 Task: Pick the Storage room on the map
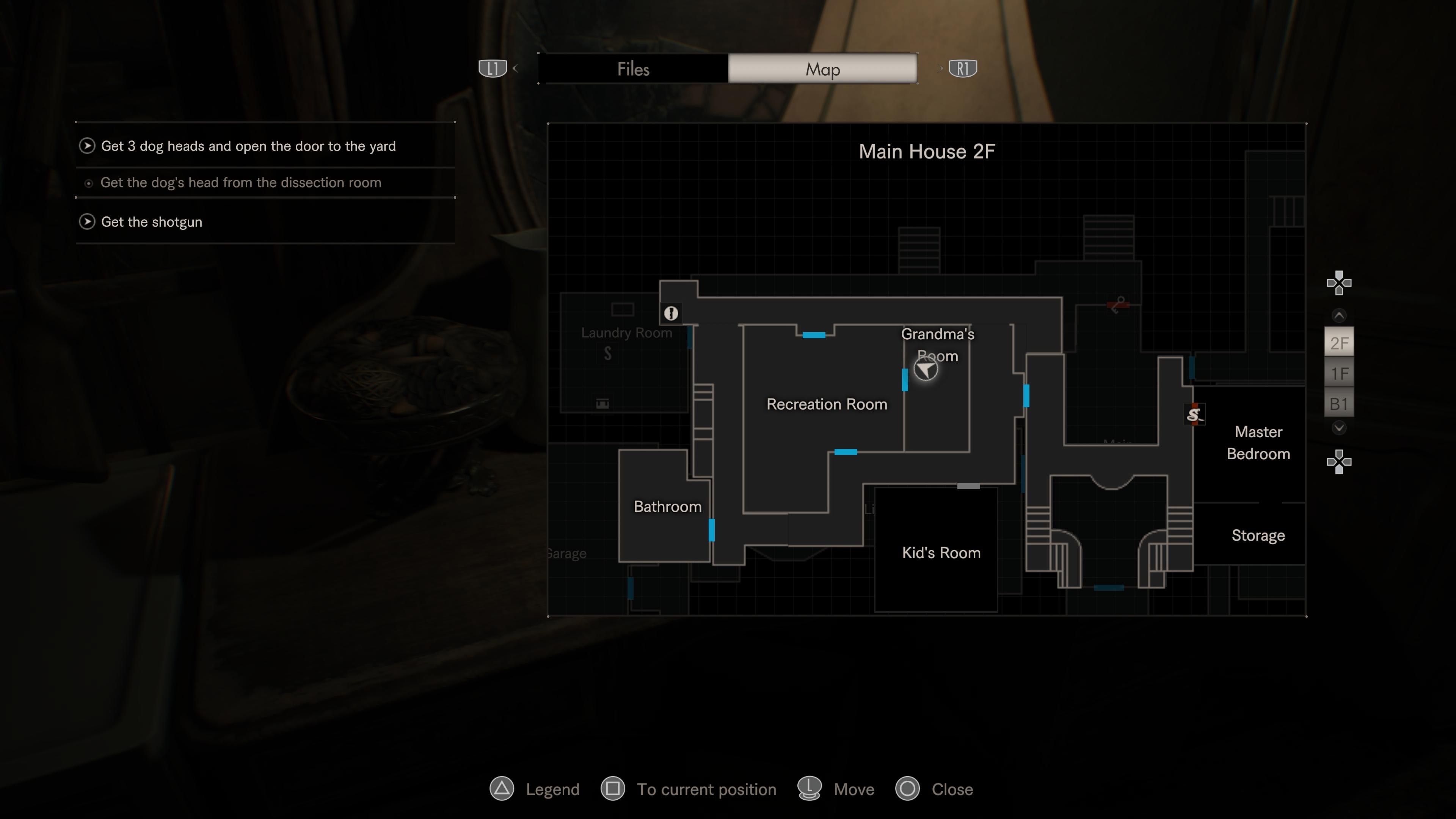[1258, 535]
